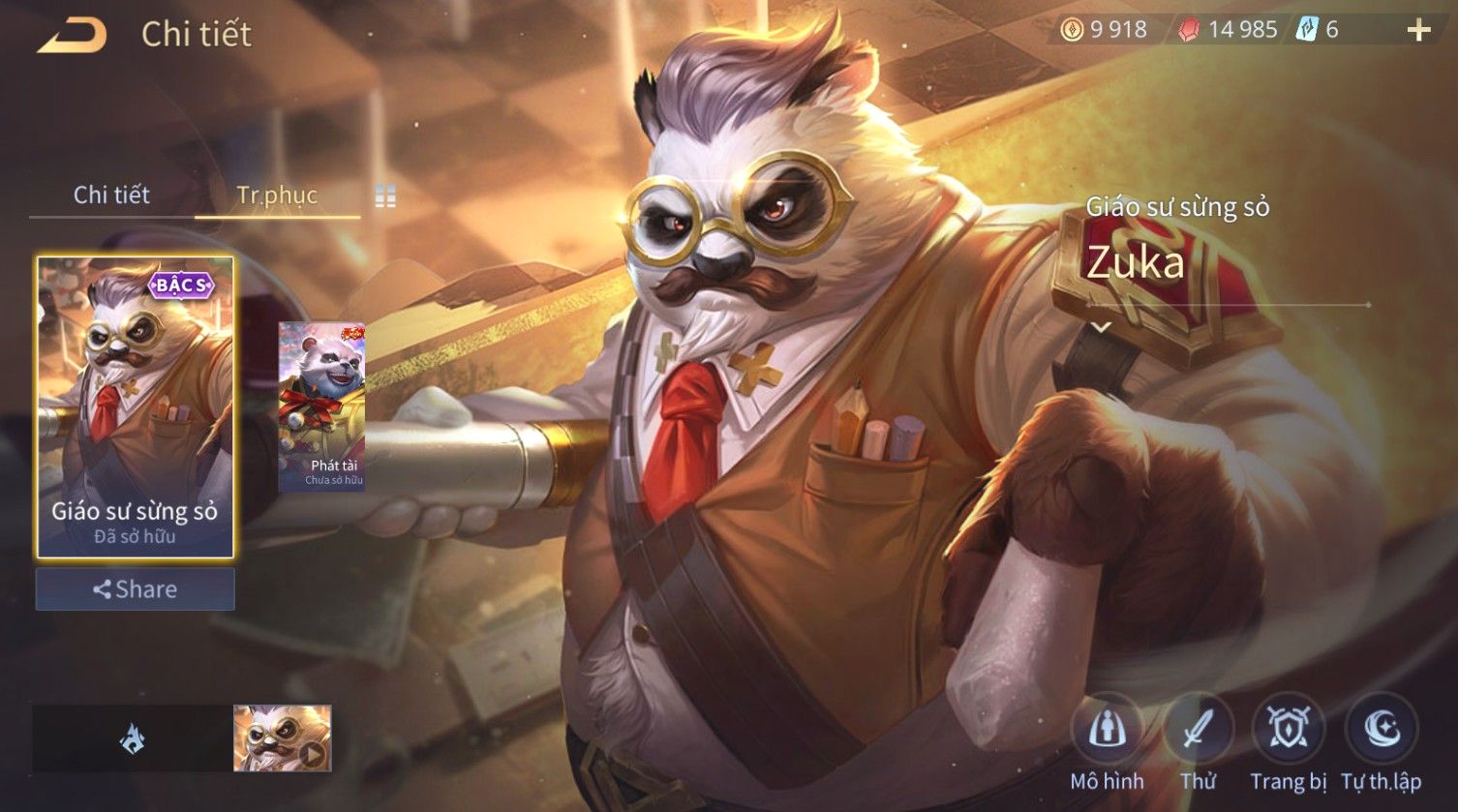Toggle the skin grid view icon

click(x=385, y=196)
